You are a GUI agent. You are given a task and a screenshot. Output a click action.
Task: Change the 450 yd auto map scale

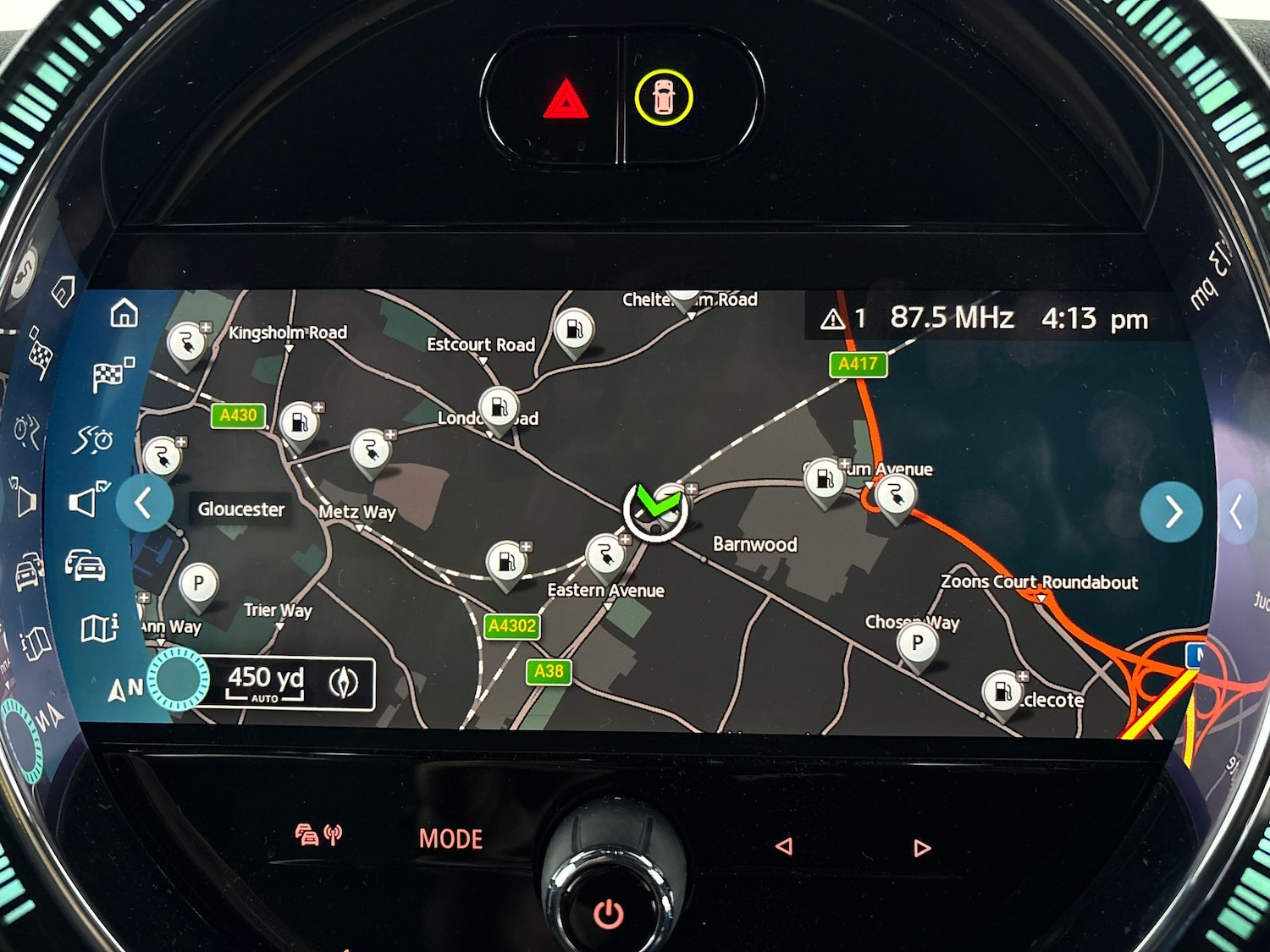pyautogui.click(x=265, y=682)
